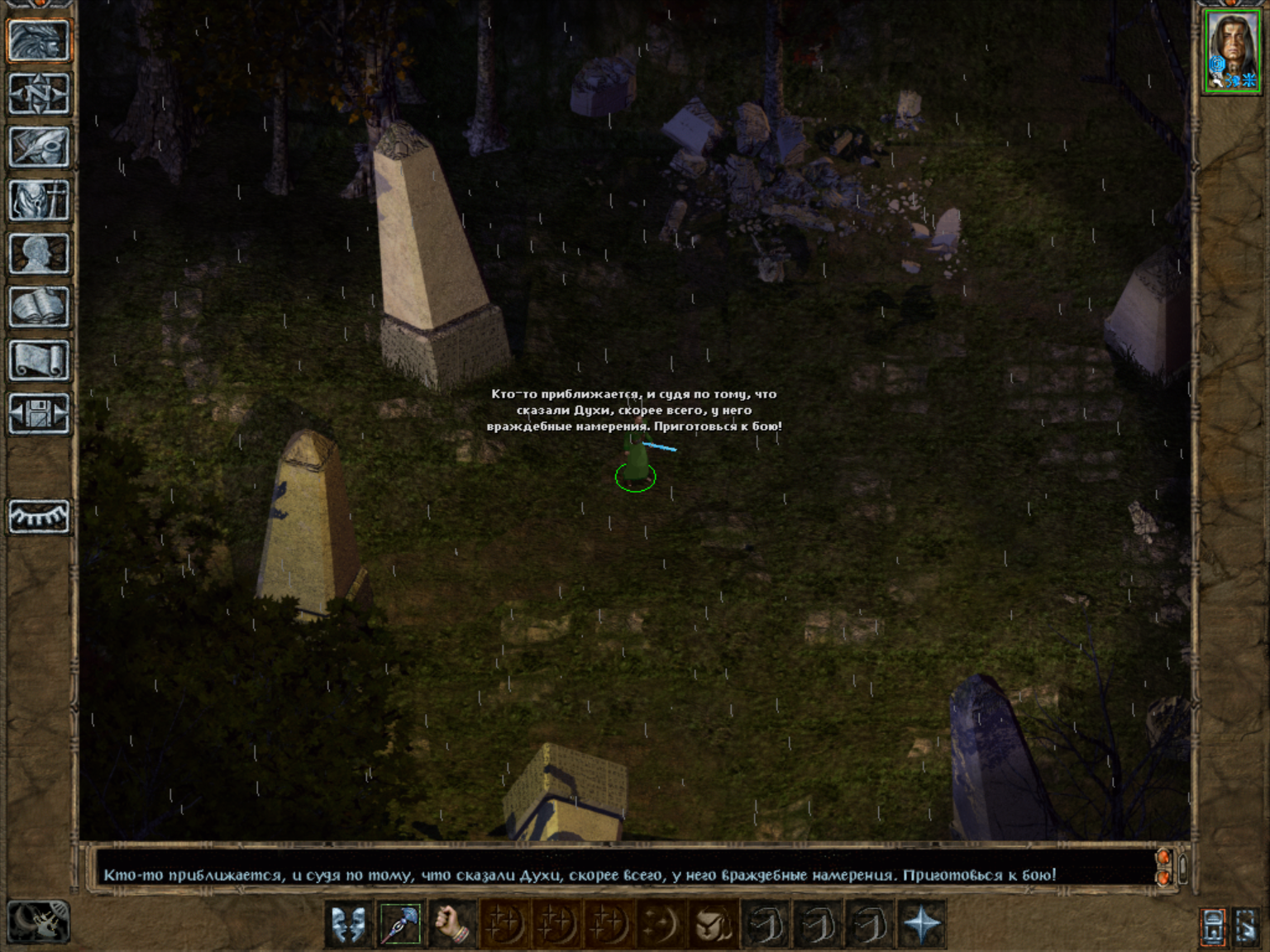Expand the dialogue log with the upper orange gem
The image size is (1270, 952).
(x=1163, y=857)
